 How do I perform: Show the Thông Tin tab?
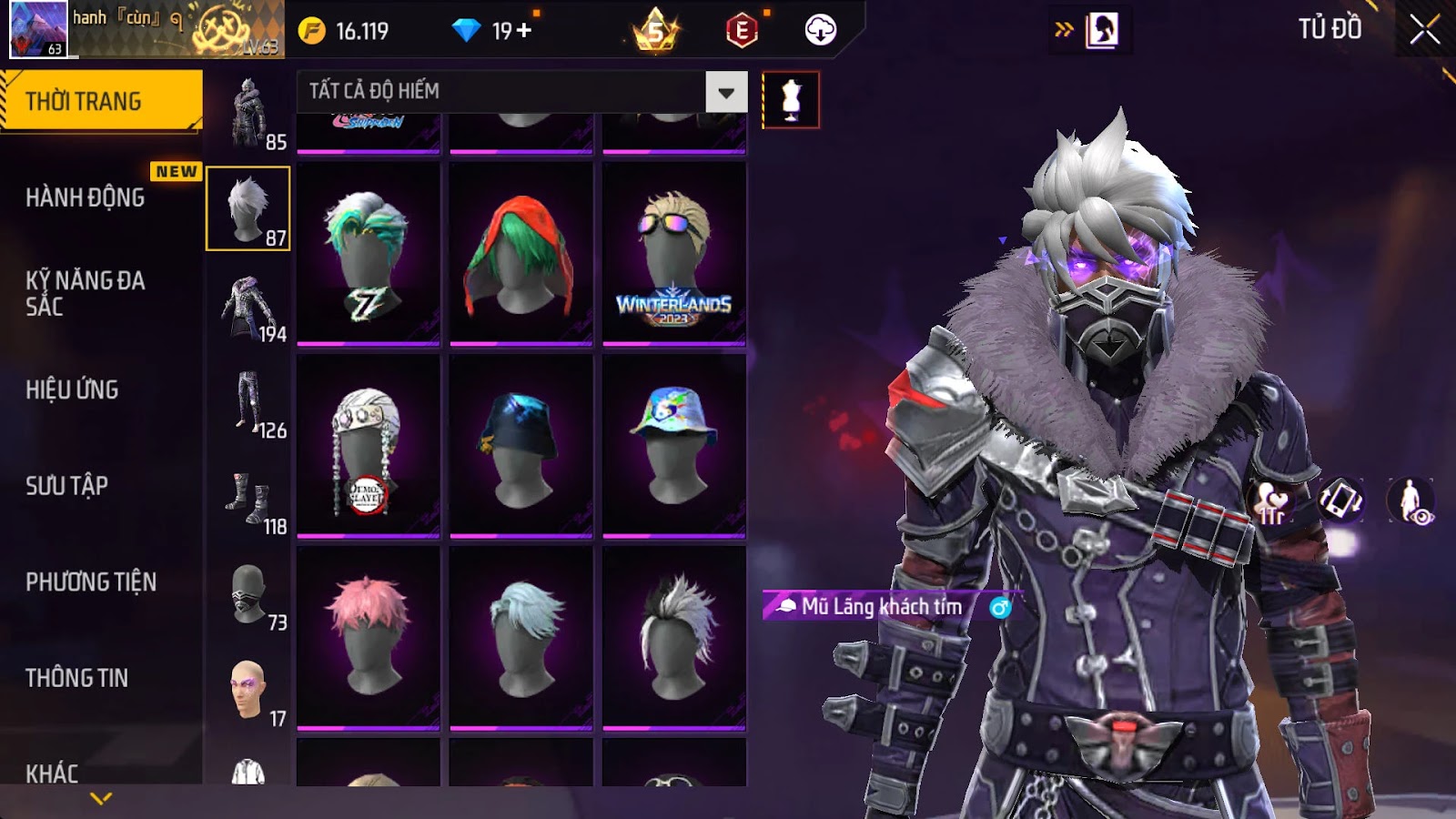(x=77, y=678)
